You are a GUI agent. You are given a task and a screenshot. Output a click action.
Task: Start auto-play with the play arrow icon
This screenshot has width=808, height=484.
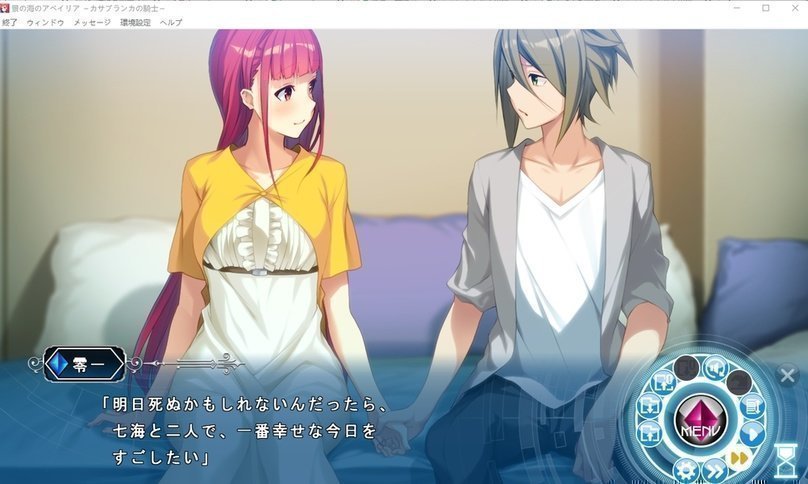(x=752, y=435)
